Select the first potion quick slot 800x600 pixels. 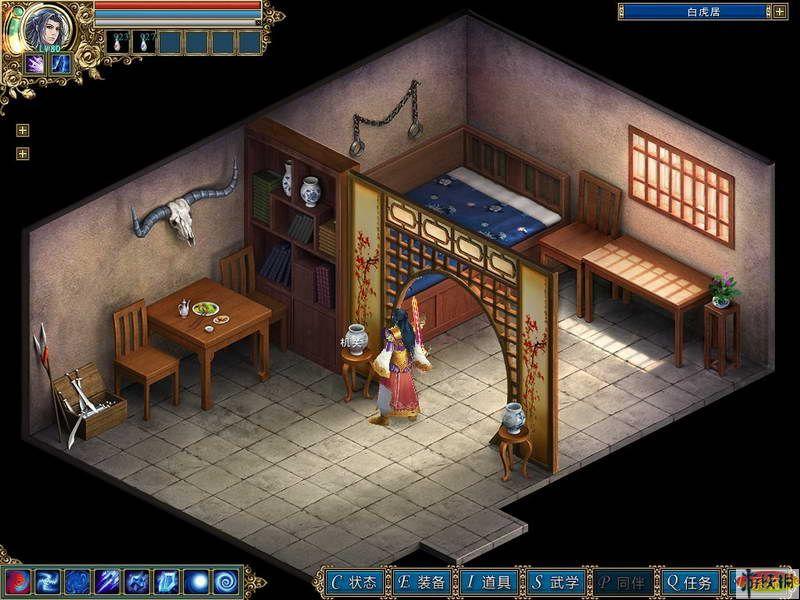pos(118,42)
